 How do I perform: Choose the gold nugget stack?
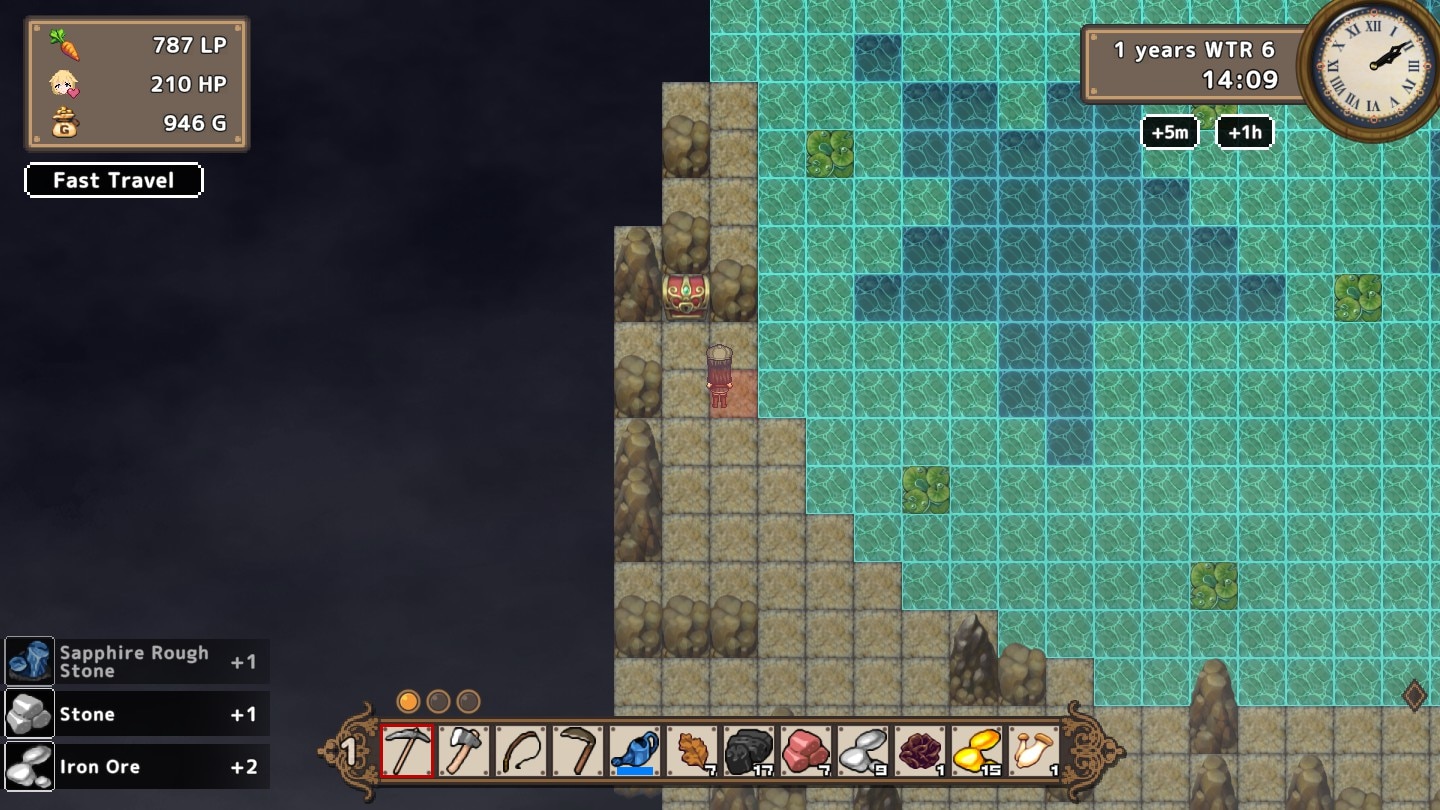coord(977,750)
